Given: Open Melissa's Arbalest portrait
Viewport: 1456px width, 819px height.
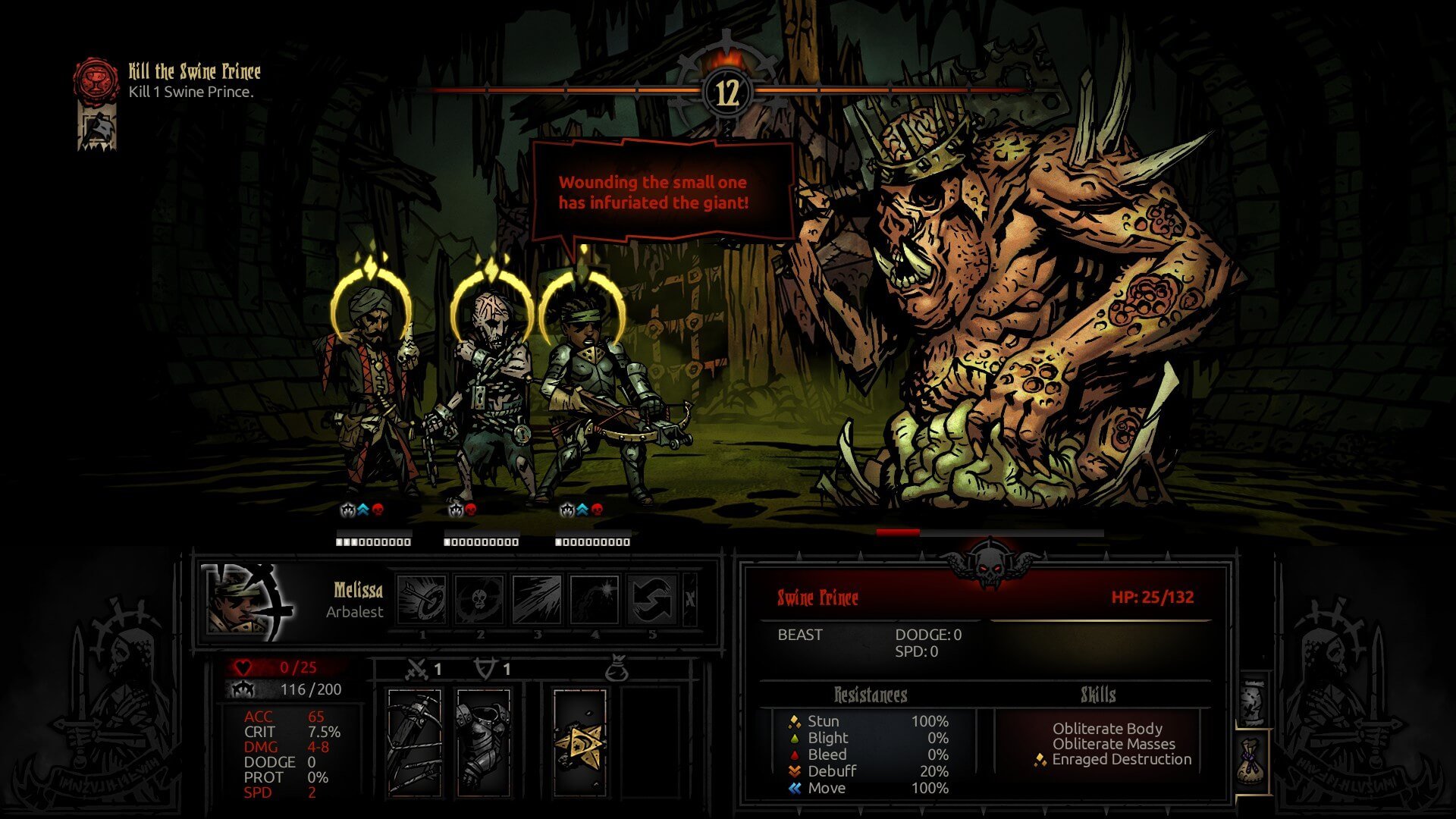Looking at the screenshot, I should (247, 601).
